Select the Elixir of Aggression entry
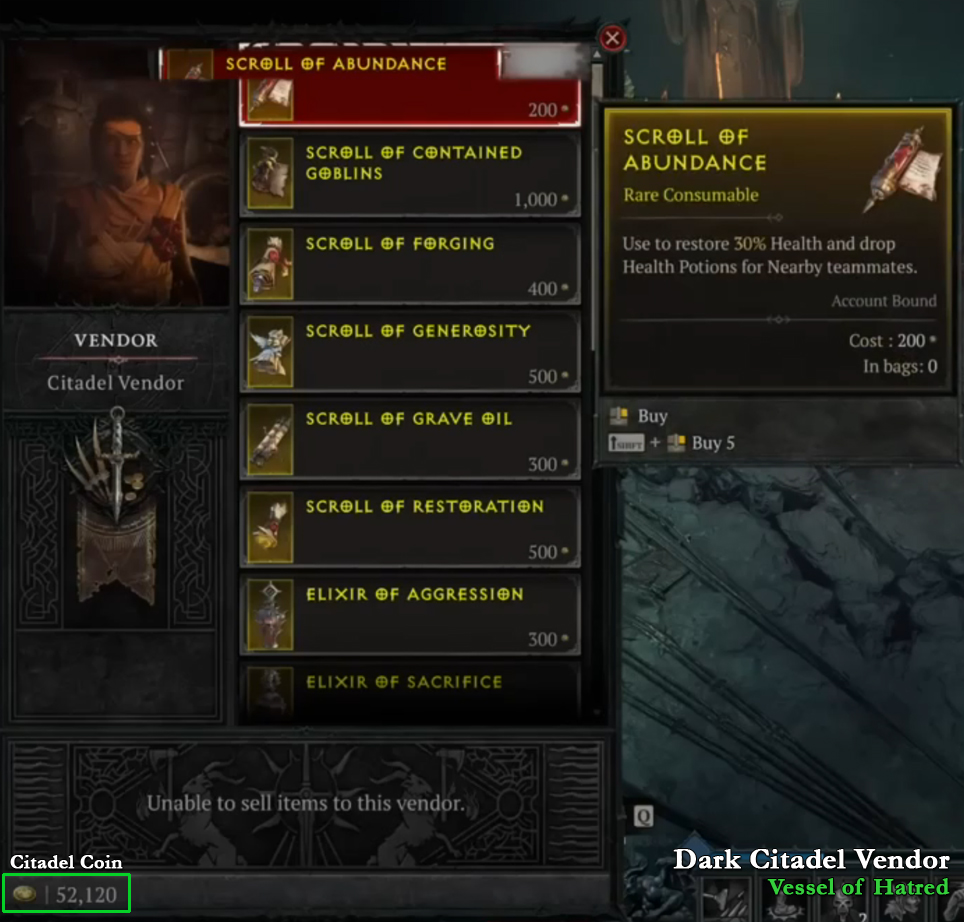 410,614
